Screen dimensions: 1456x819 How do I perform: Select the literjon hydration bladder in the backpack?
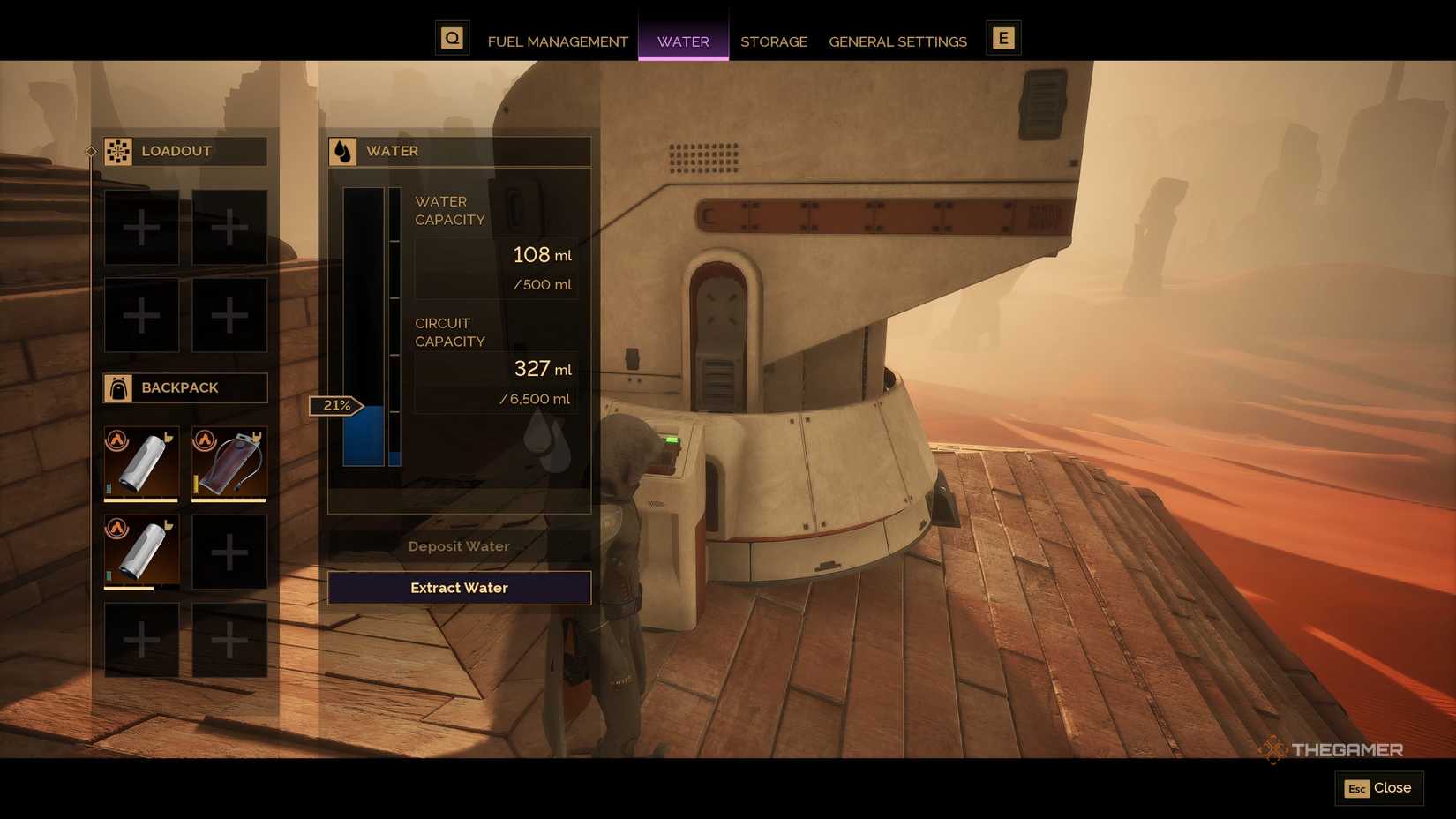229,462
